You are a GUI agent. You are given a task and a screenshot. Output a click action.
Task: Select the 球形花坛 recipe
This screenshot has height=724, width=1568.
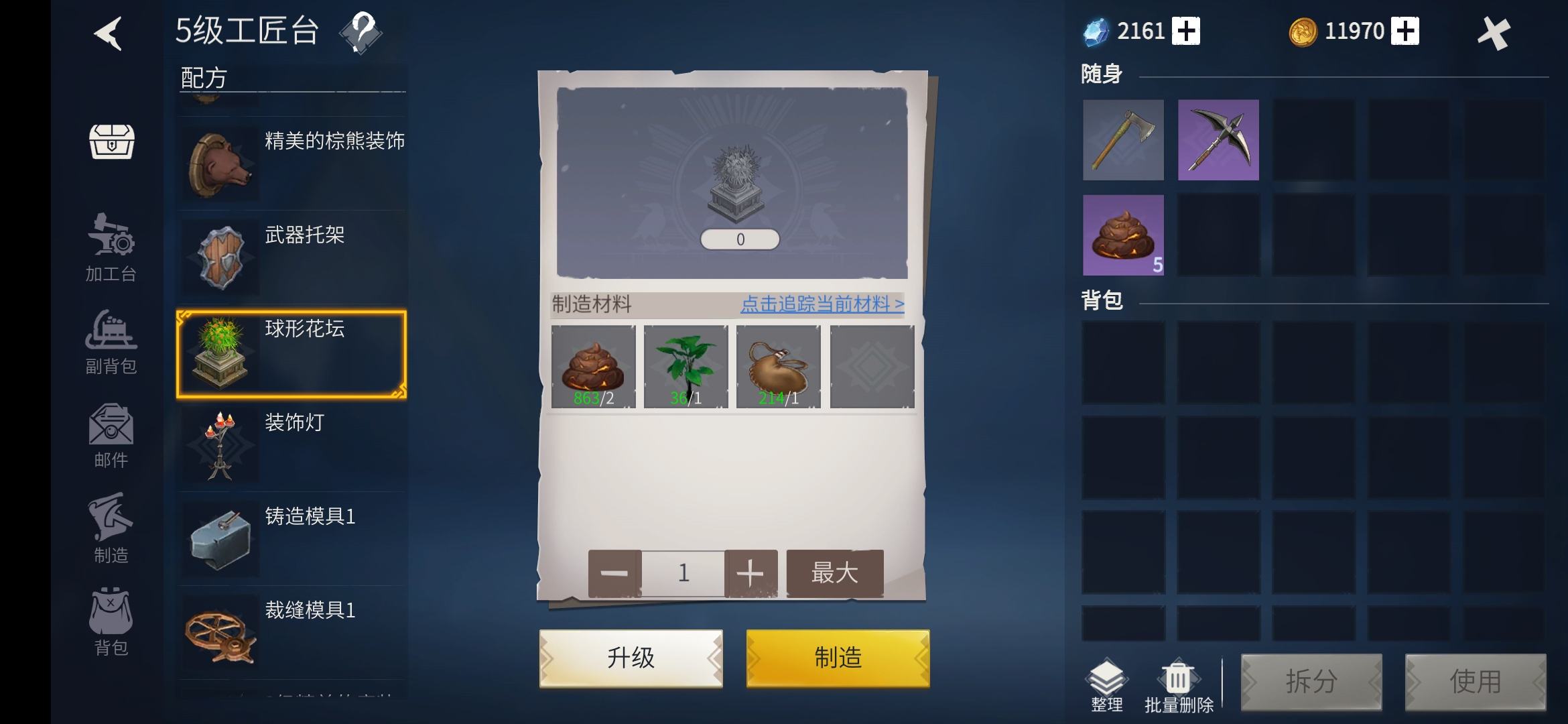click(x=291, y=354)
